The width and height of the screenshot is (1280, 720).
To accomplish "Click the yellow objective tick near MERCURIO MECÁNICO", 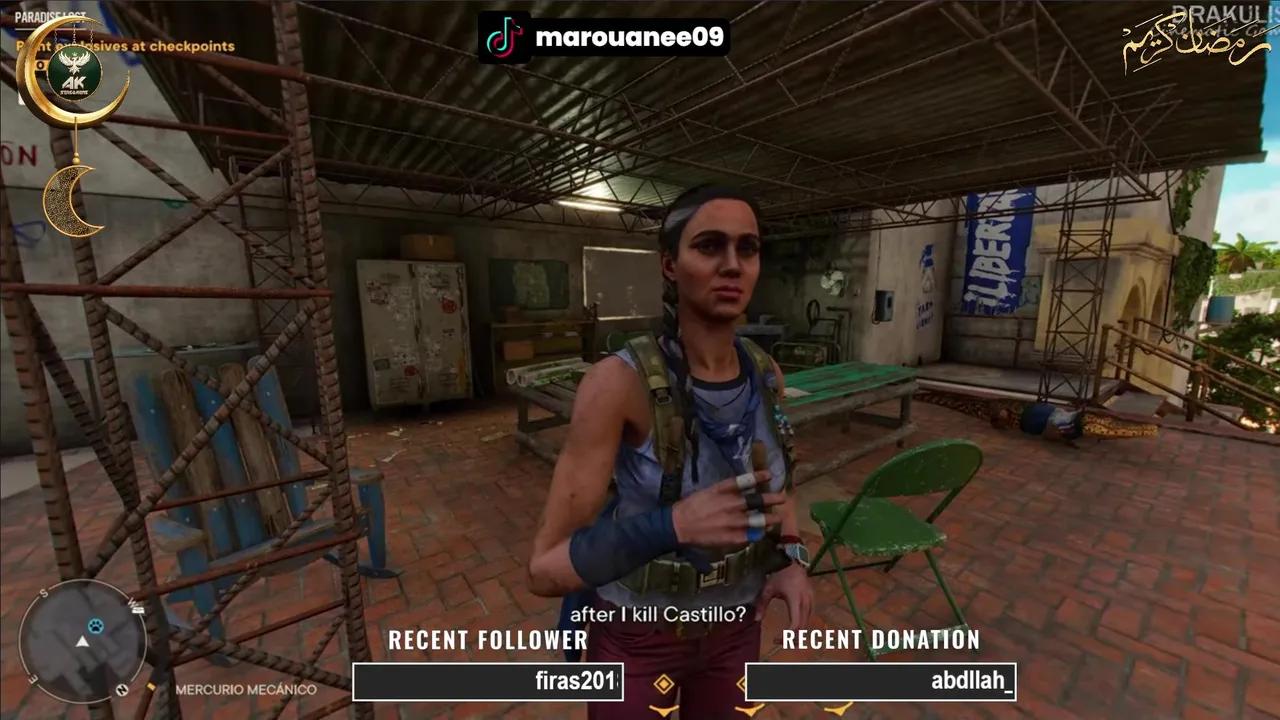I will point(150,688).
